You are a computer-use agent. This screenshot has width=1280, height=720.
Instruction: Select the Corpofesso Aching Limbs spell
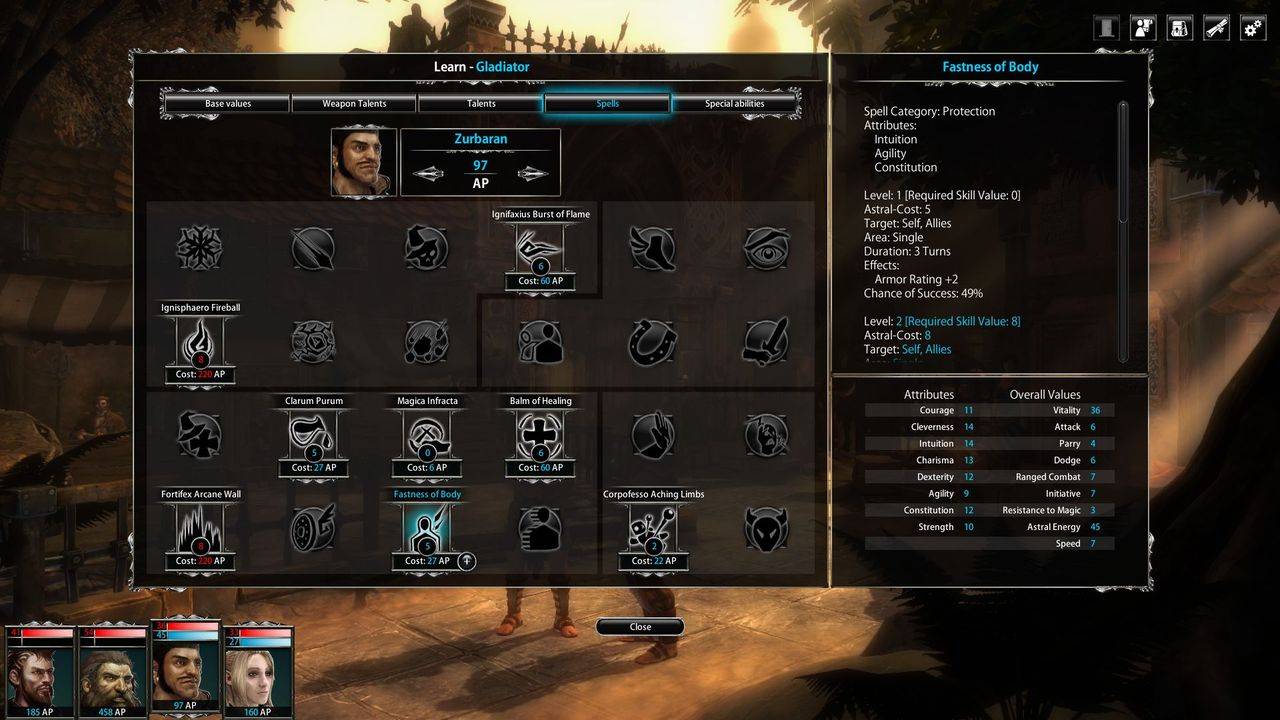[x=654, y=529]
